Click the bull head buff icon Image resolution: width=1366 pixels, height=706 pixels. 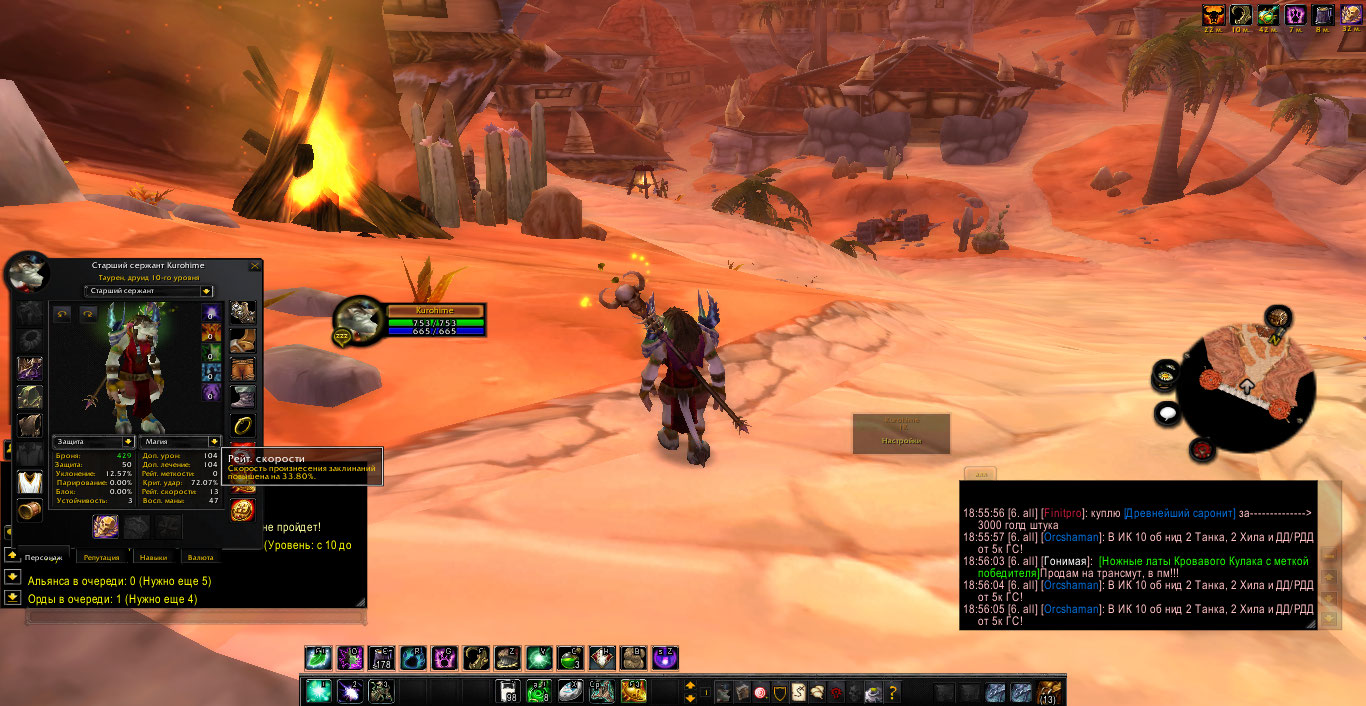click(x=1214, y=15)
